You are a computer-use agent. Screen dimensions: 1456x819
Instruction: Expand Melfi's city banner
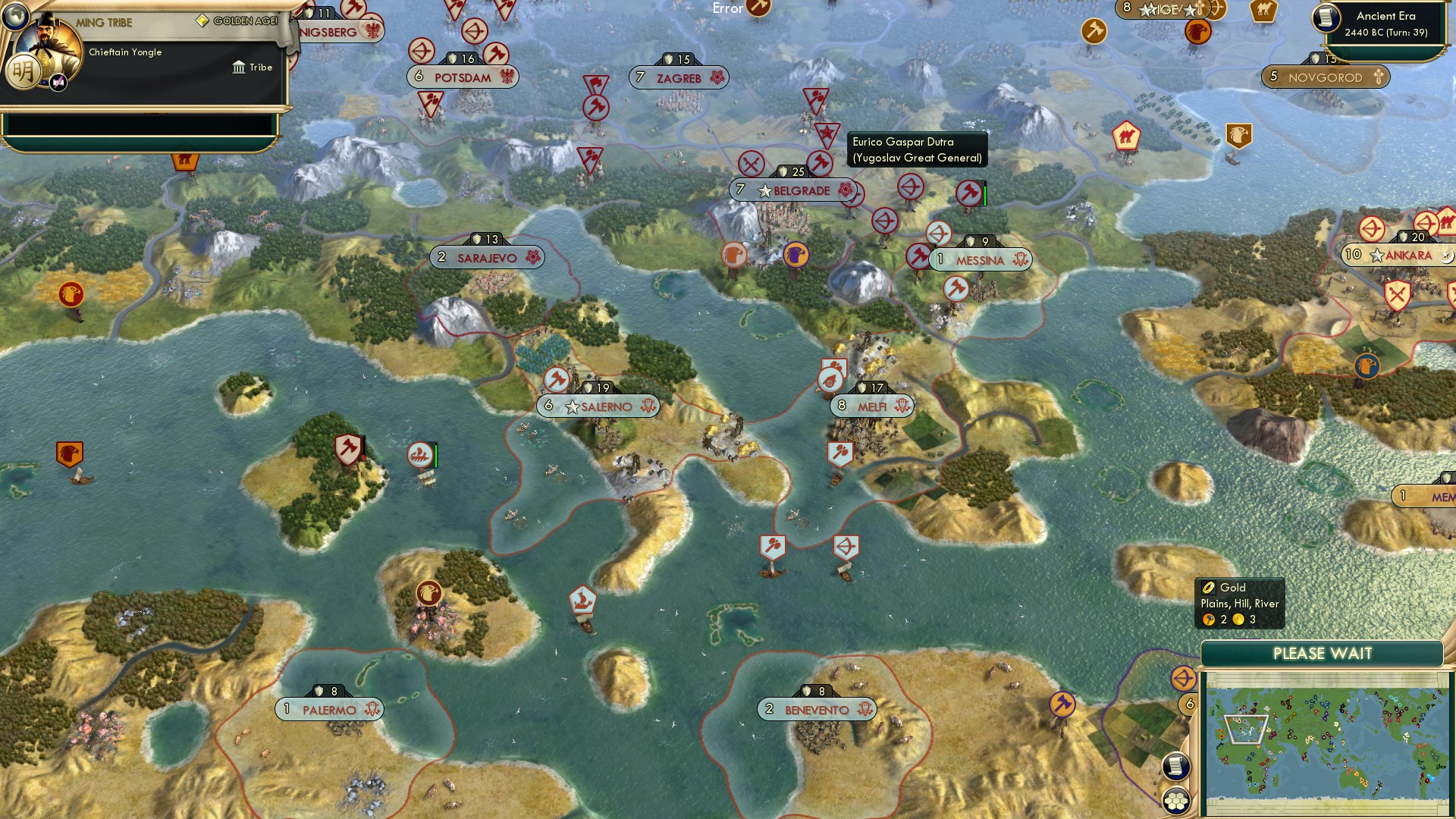pyautogui.click(x=872, y=405)
